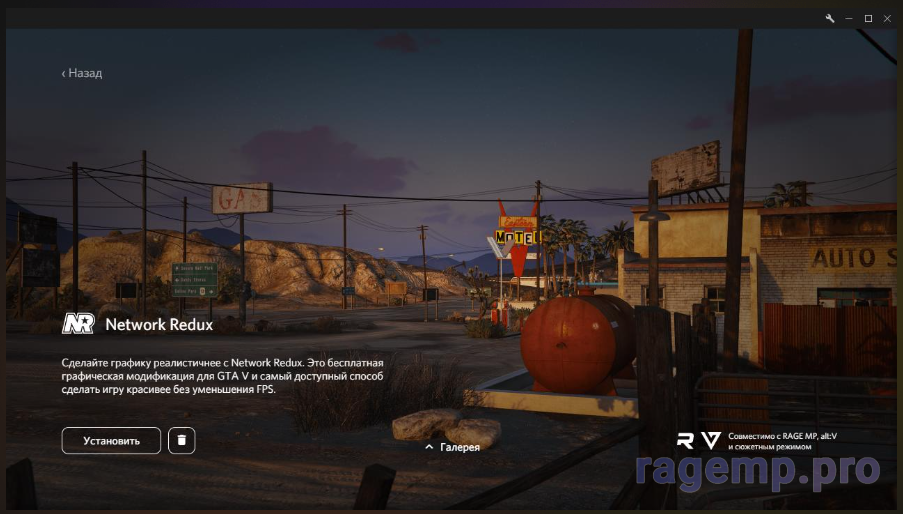Expand the Галерея gallery section
The width and height of the screenshot is (903, 514).
coord(453,447)
